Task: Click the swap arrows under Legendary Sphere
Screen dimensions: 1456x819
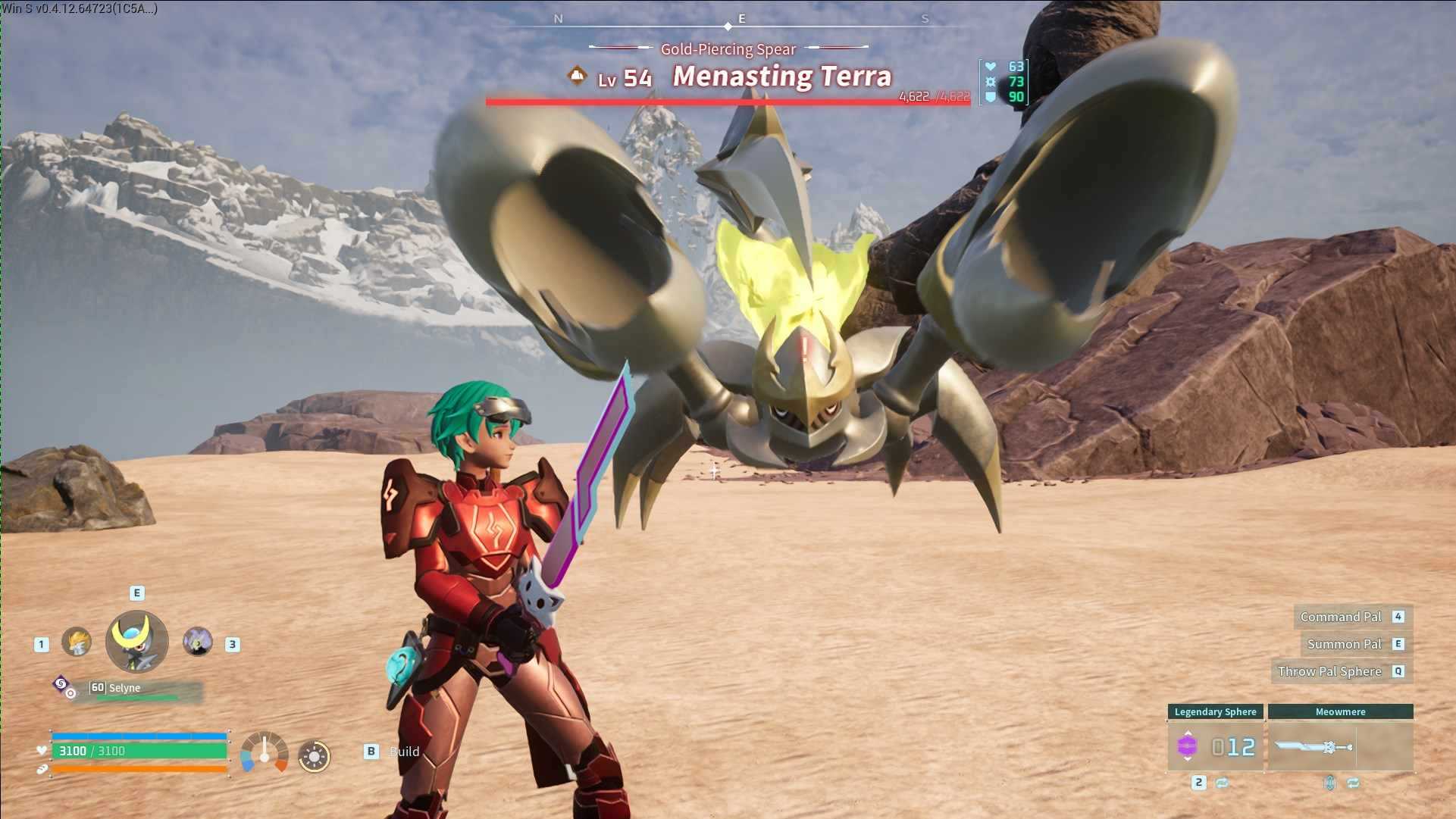Action: (1222, 783)
